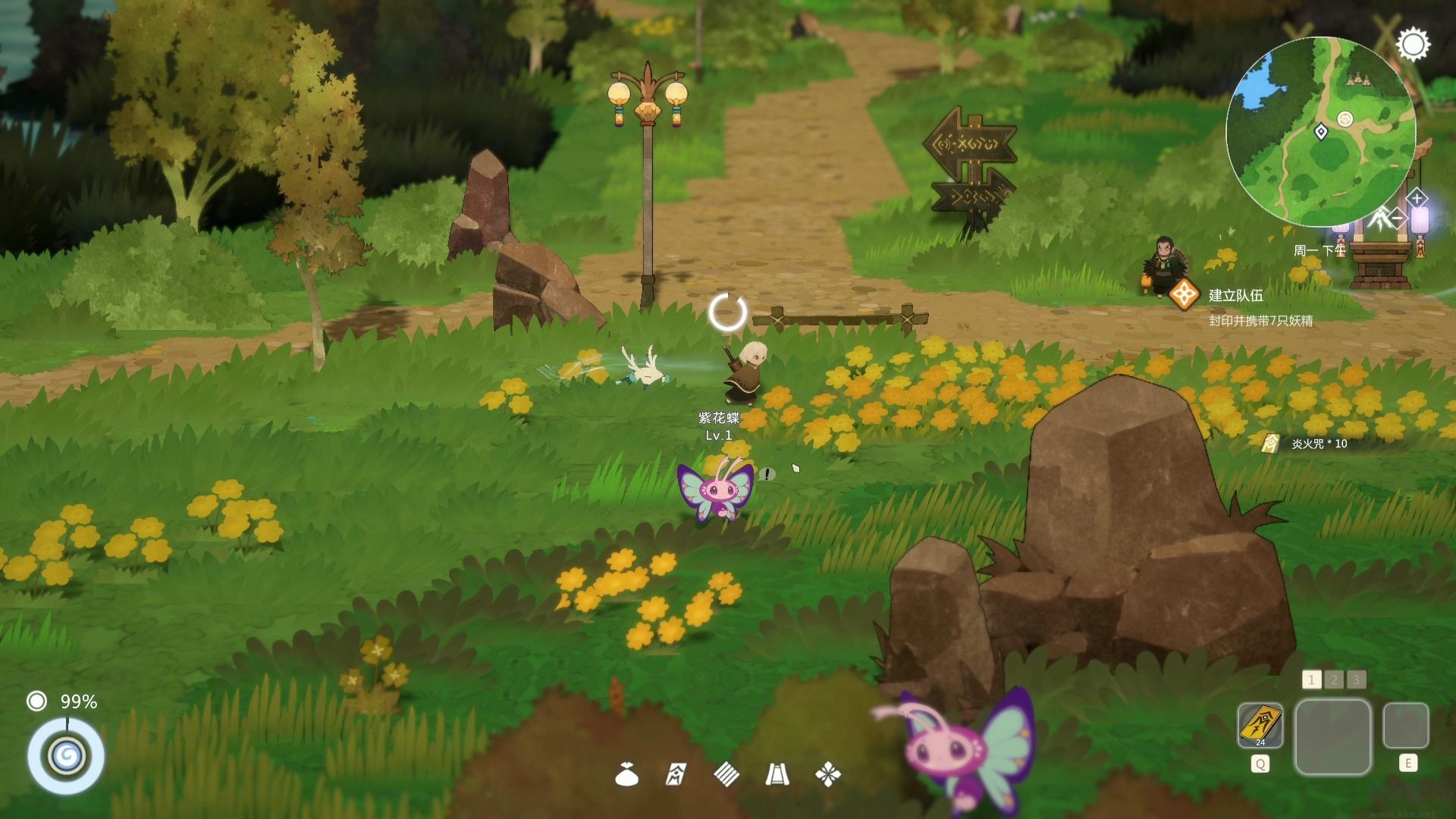
Task: Zoom in the minimap with plus button
Action: (x=1417, y=199)
